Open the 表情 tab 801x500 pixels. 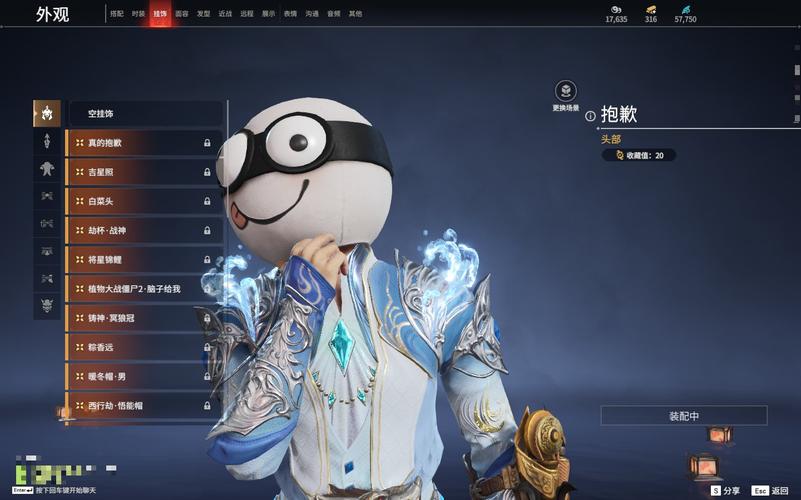(290, 14)
